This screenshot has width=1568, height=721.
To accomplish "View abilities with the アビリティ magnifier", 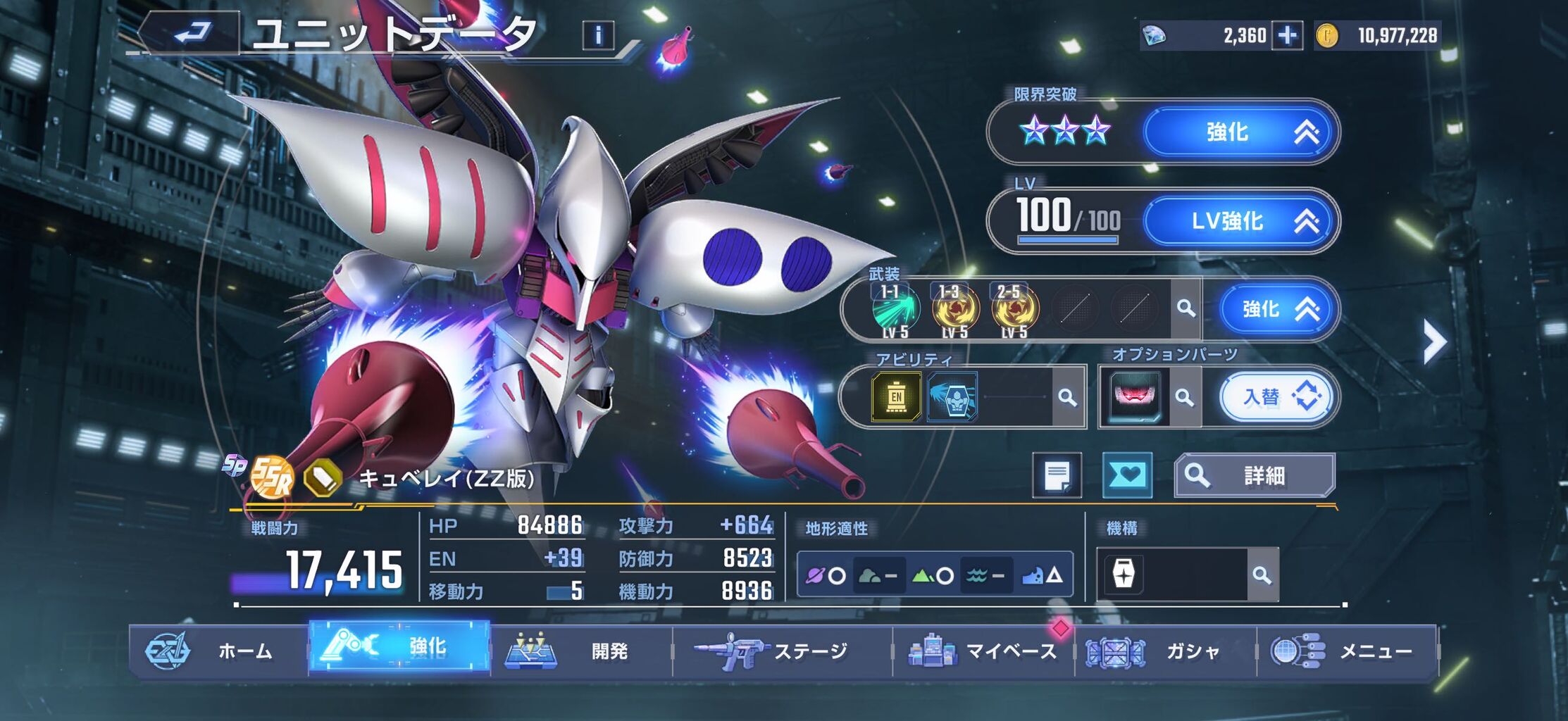I will coord(1068,398).
